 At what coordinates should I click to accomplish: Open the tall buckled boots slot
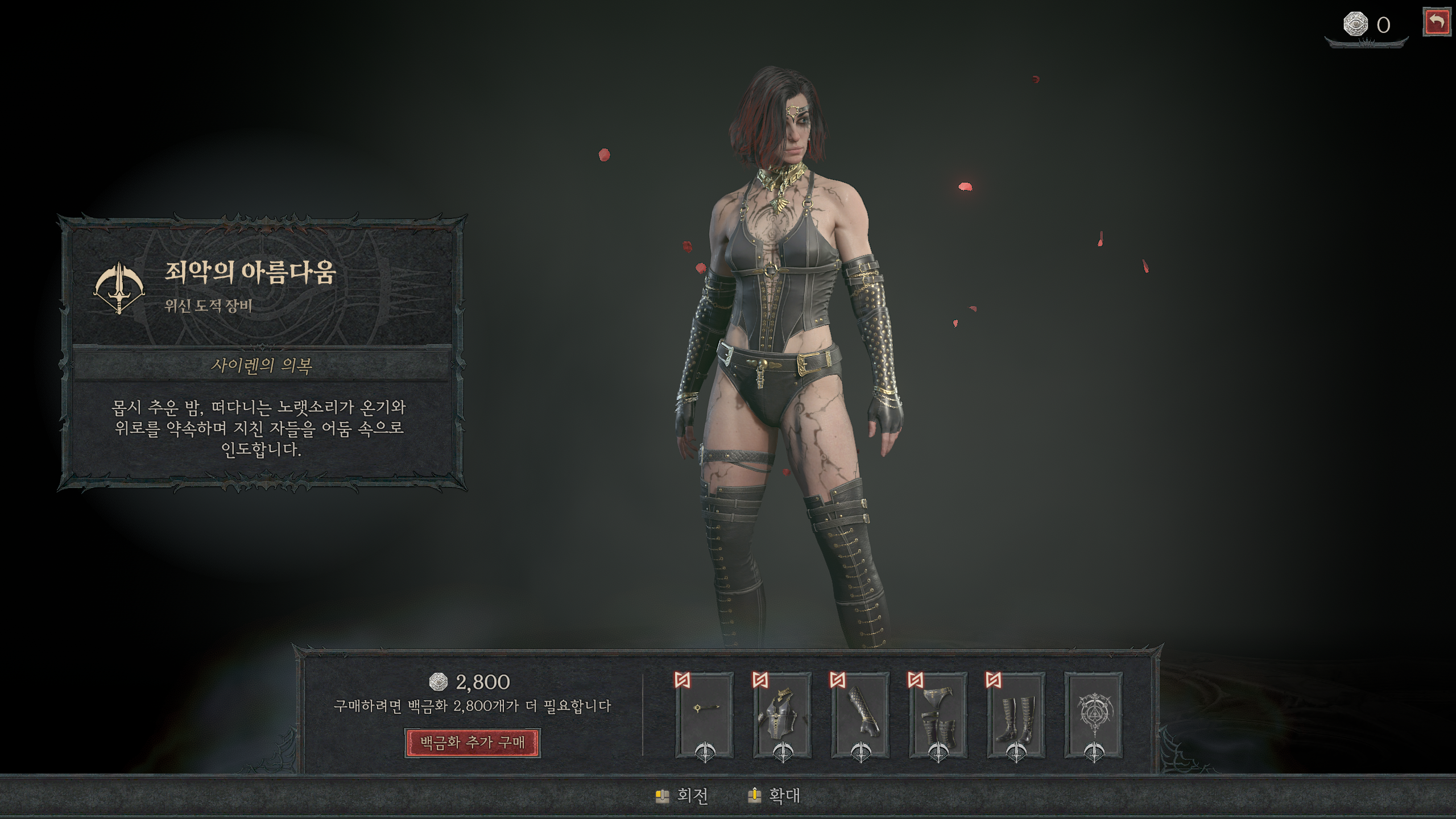(x=1016, y=714)
